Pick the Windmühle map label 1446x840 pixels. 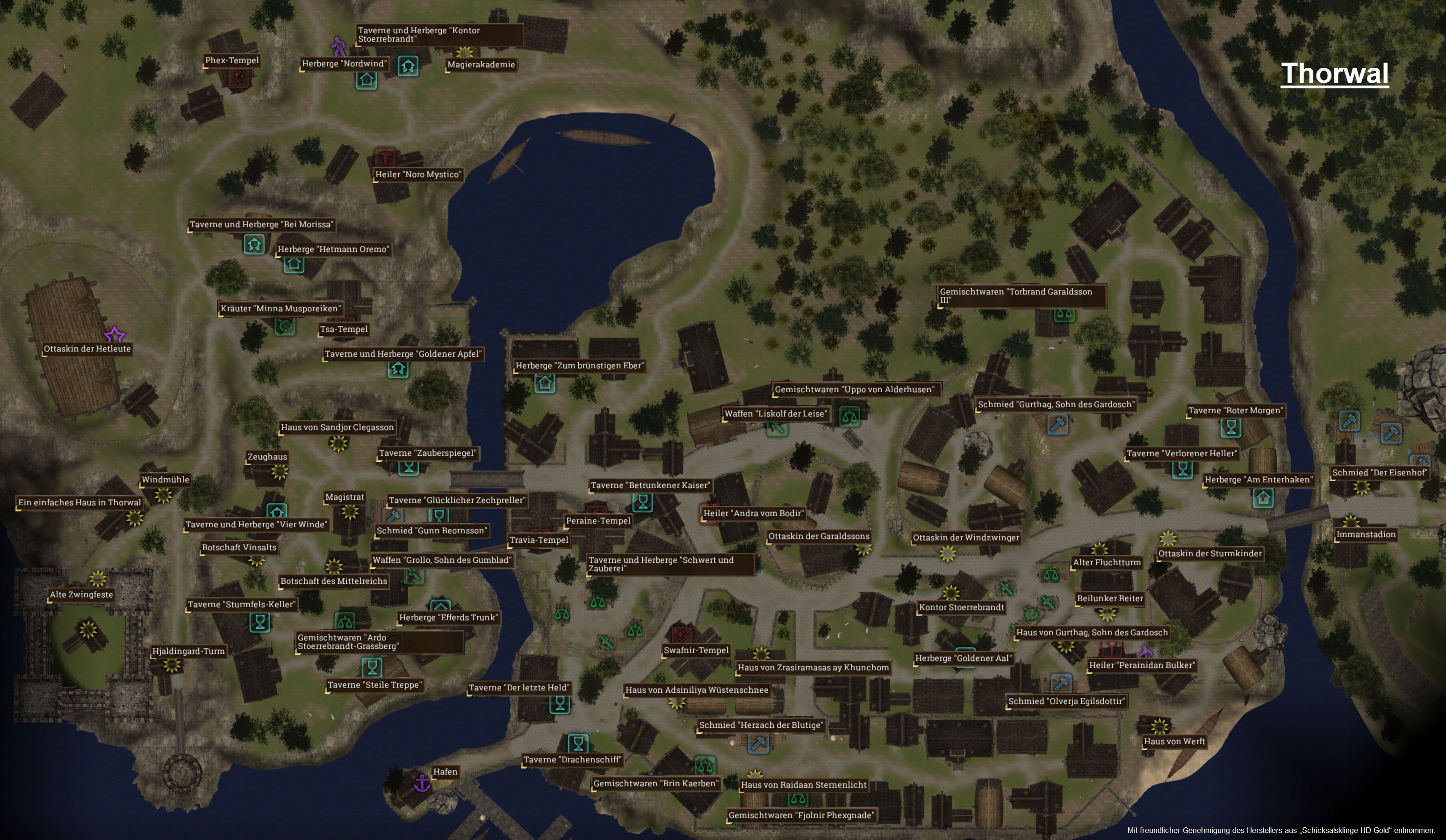[165, 480]
